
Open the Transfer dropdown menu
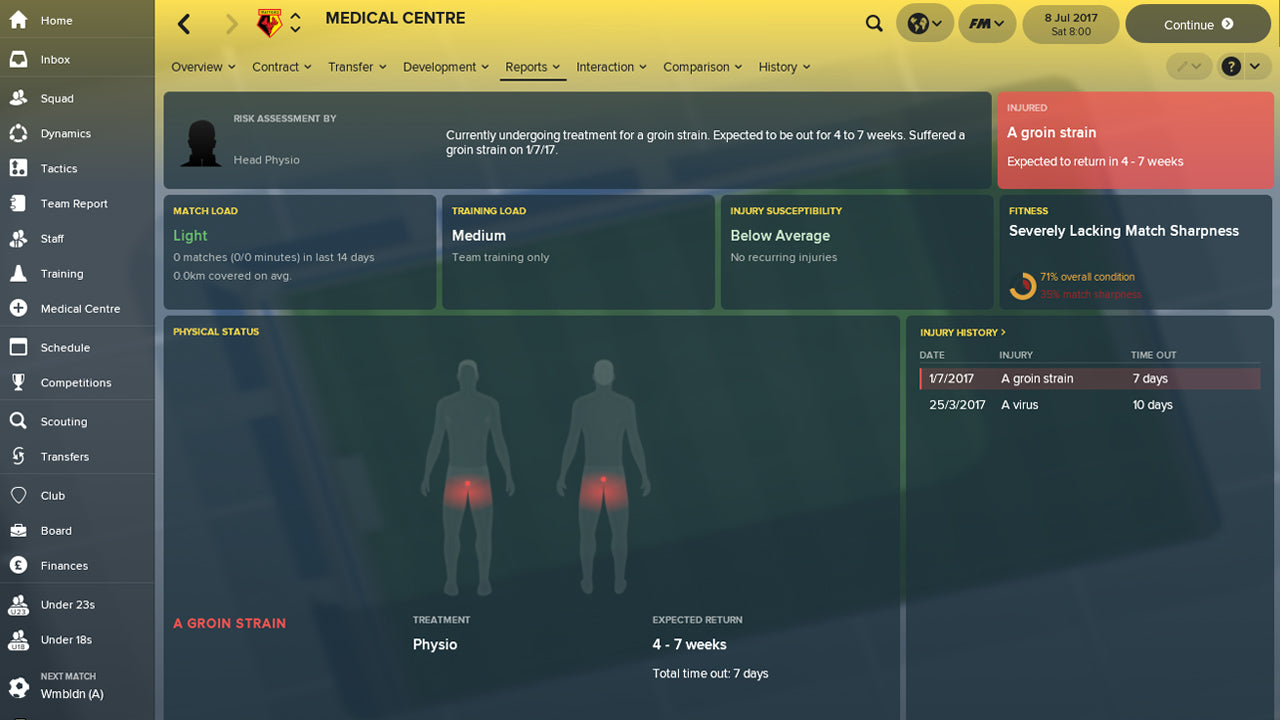(x=357, y=67)
